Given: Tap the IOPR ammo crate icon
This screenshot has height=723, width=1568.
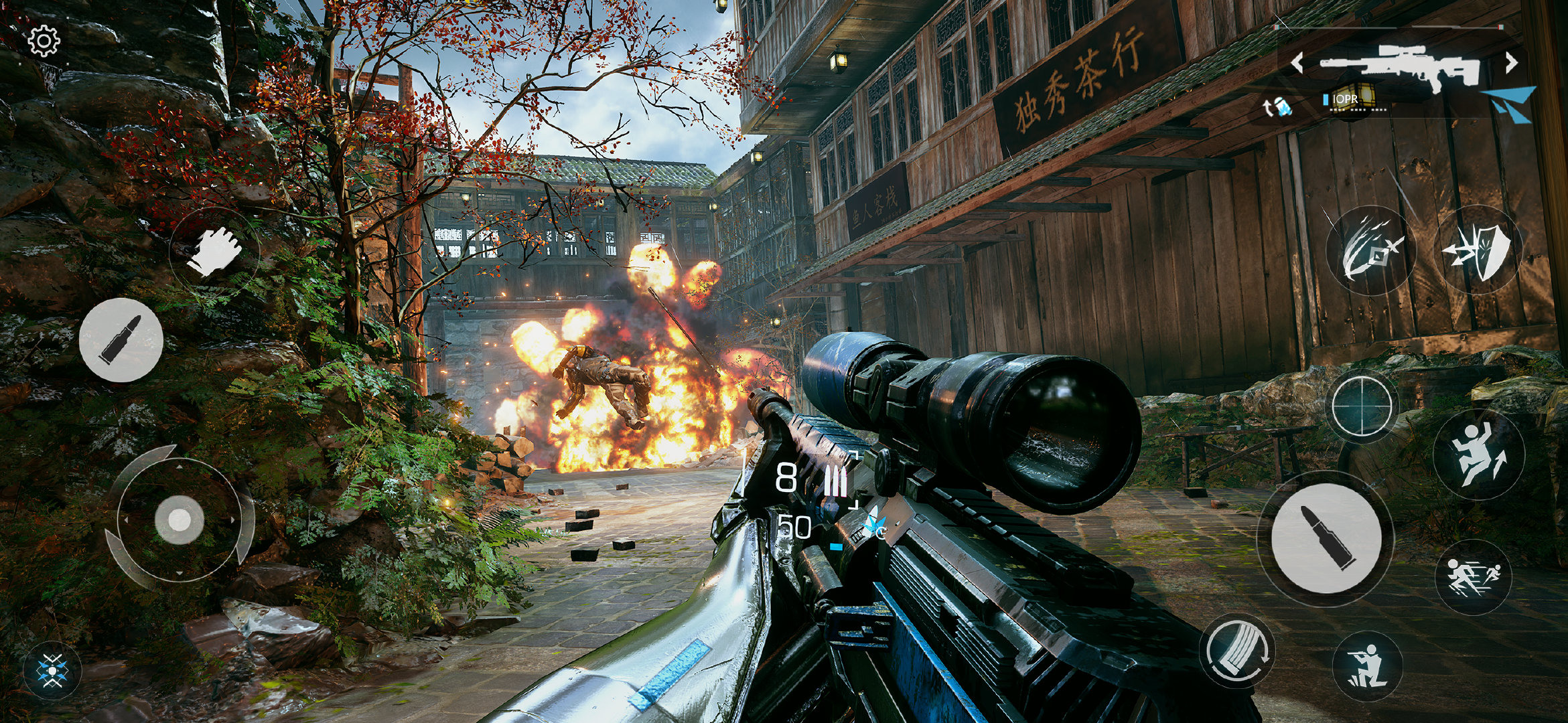Looking at the screenshot, I should click(x=1350, y=99).
